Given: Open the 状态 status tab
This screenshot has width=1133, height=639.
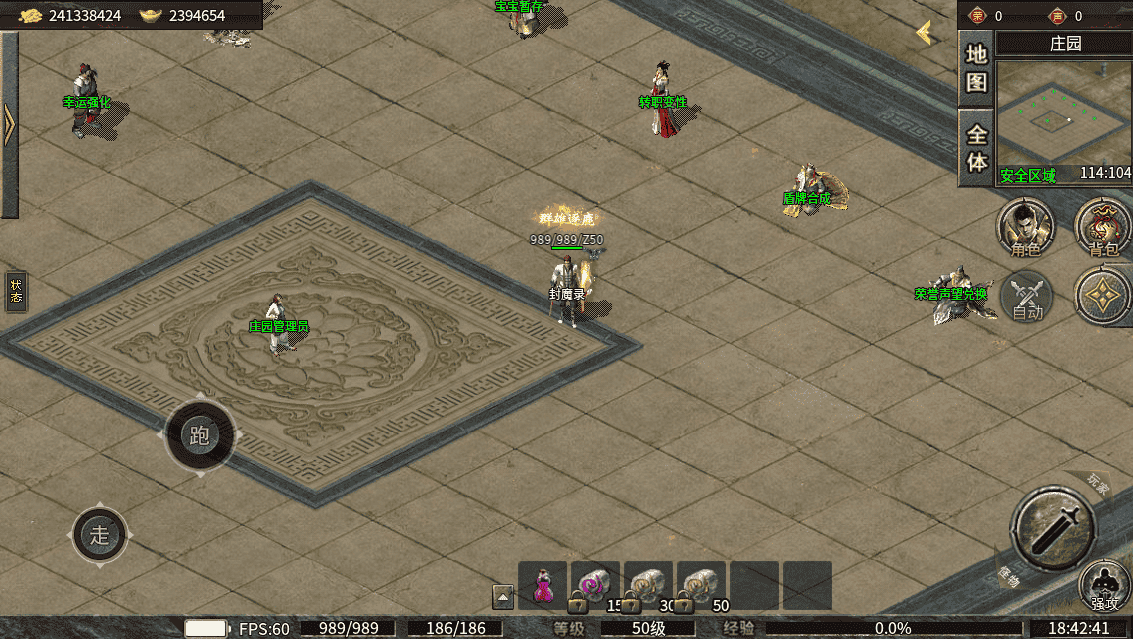Looking at the screenshot, I should tap(16, 291).
